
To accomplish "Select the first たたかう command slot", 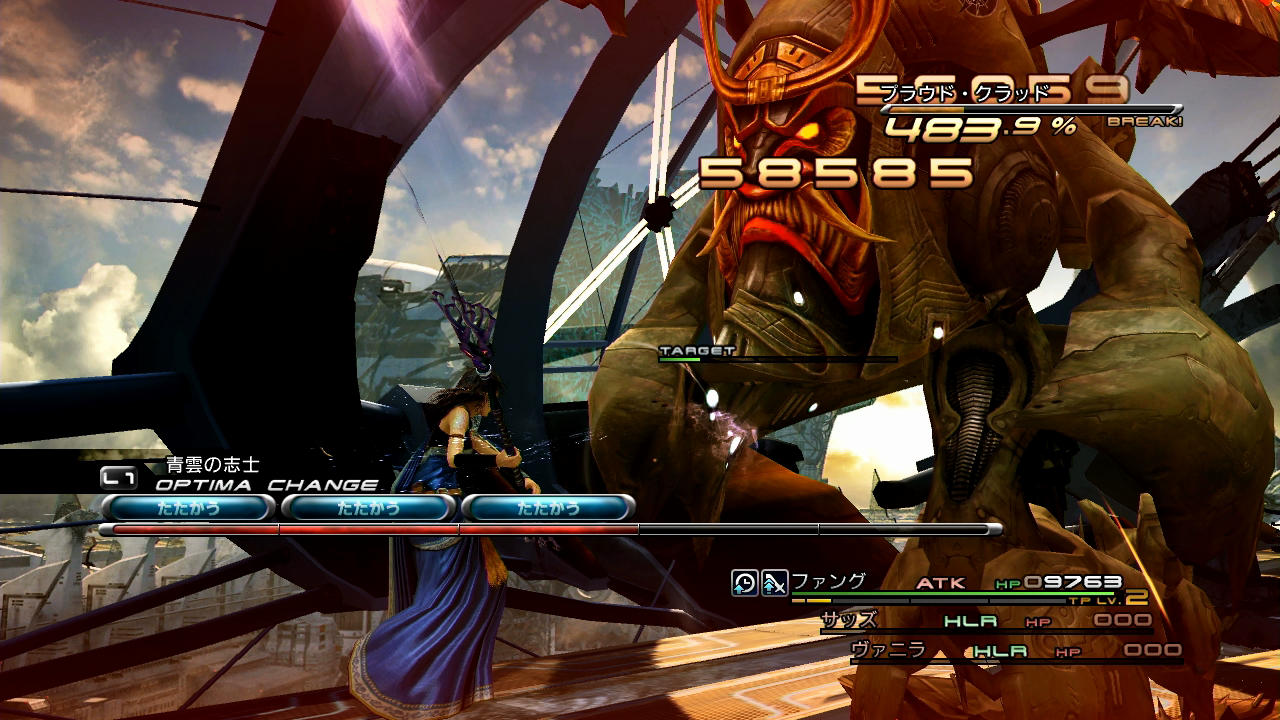I will pos(188,508).
